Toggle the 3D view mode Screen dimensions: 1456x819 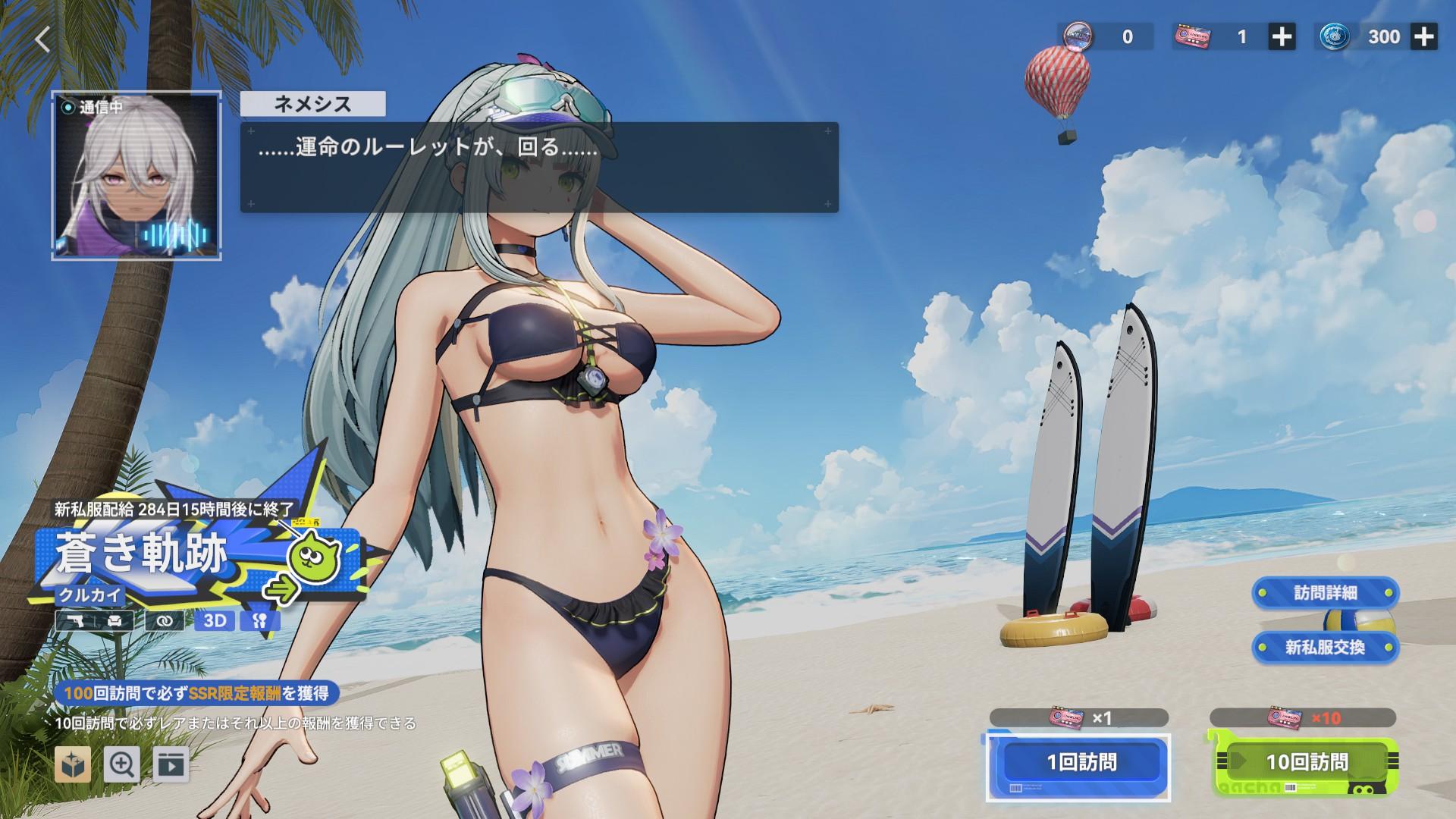tap(214, 620)
